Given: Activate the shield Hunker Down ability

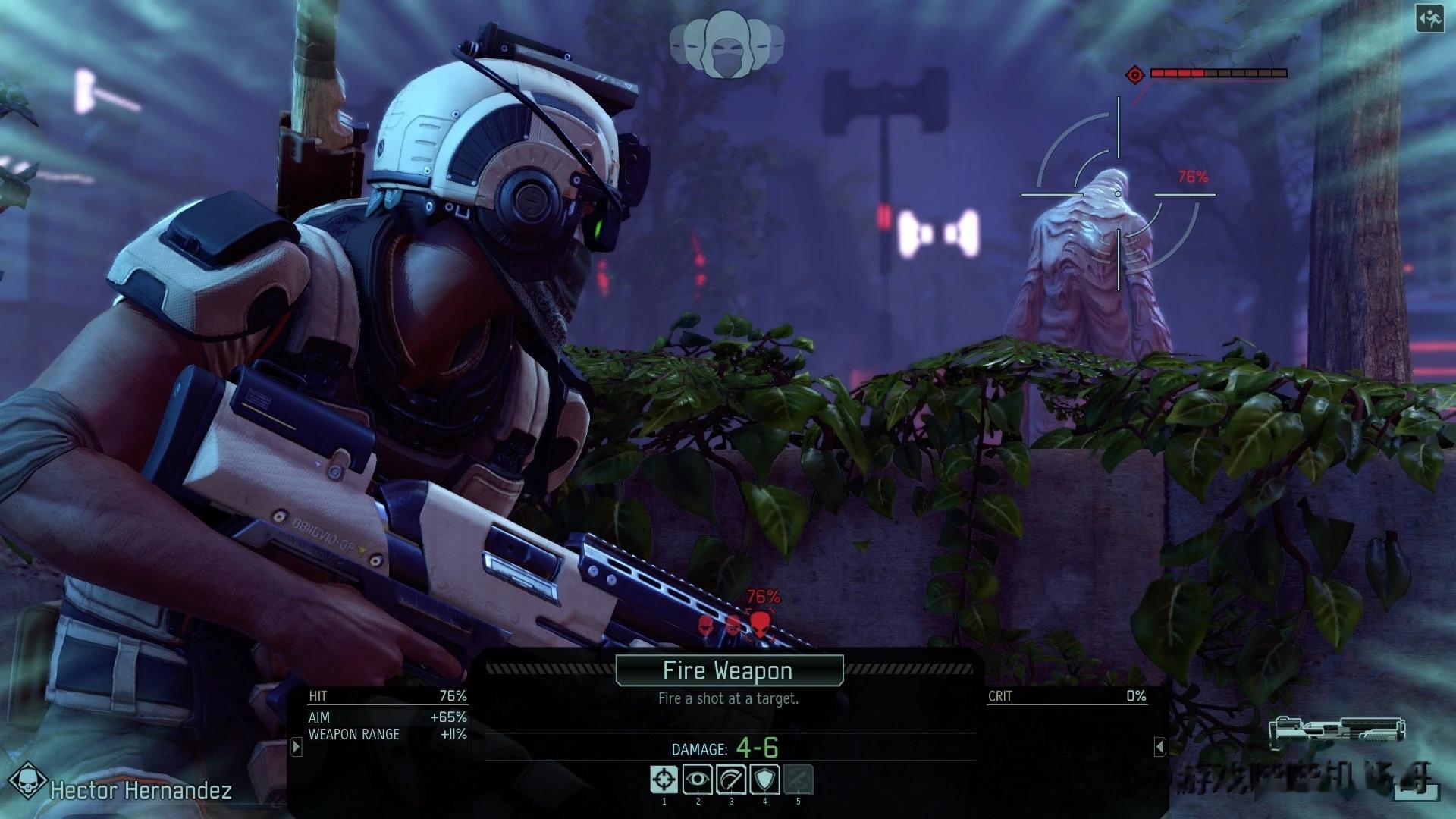Looking at the screenshot, I should click(764, 780).
